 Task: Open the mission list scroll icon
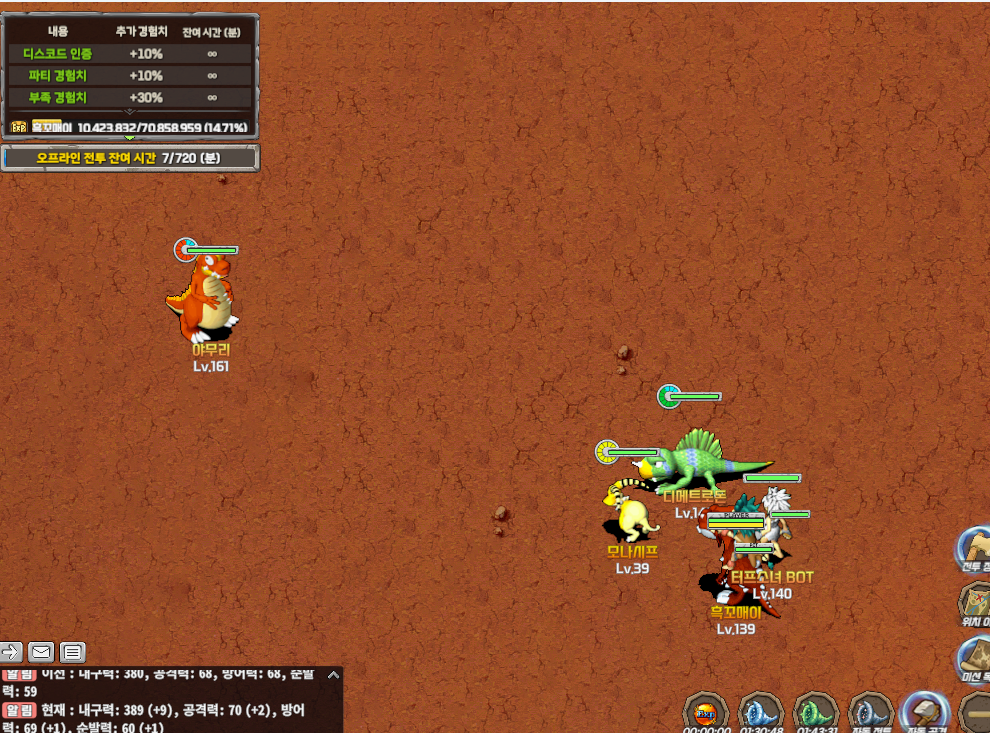pyautogui.click(x=975, y=657)
